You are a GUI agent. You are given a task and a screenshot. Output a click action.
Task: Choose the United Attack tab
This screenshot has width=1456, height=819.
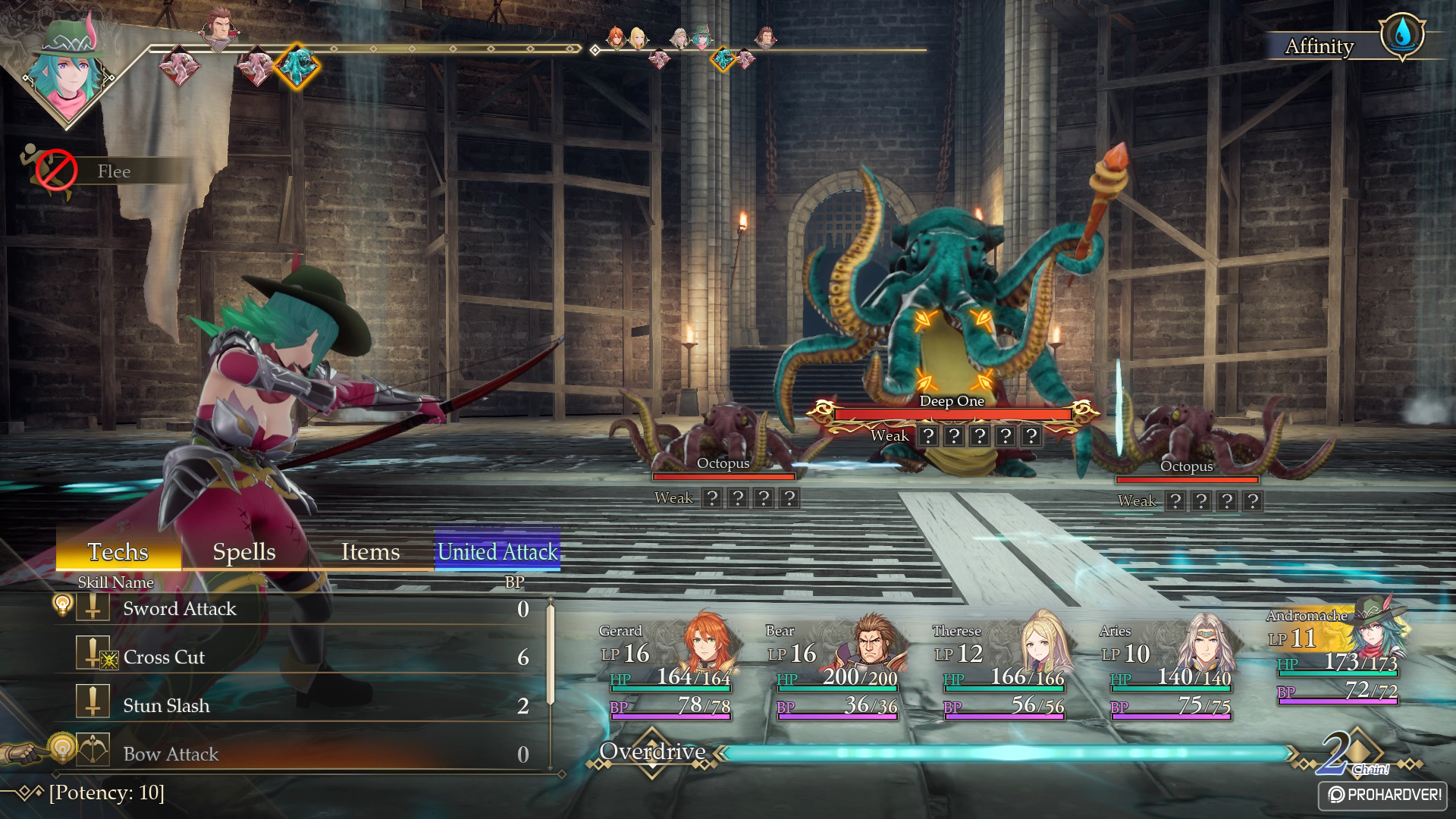pyautogui.click(x=497, y=552)
